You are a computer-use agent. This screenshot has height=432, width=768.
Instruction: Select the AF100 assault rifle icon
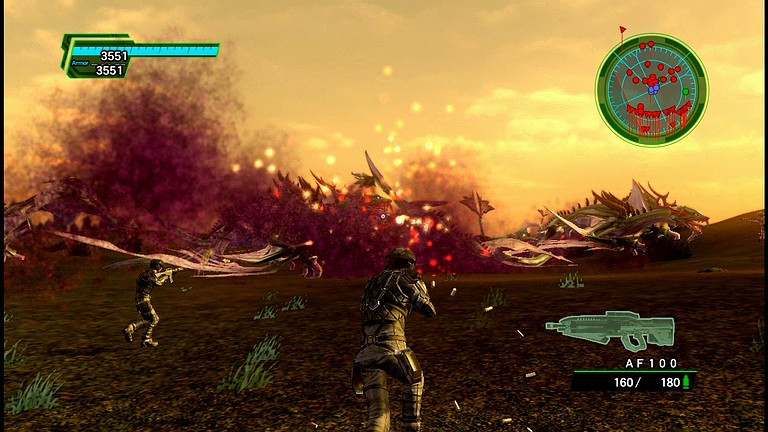(x=609, y=330)
